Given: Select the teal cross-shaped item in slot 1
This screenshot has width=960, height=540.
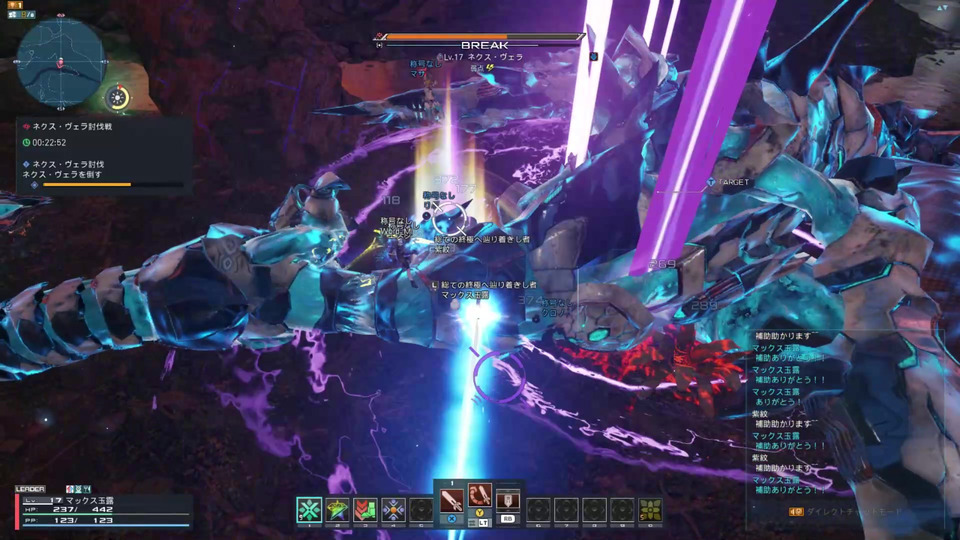Looking at the screenshot, I should [x=310, y=510].
